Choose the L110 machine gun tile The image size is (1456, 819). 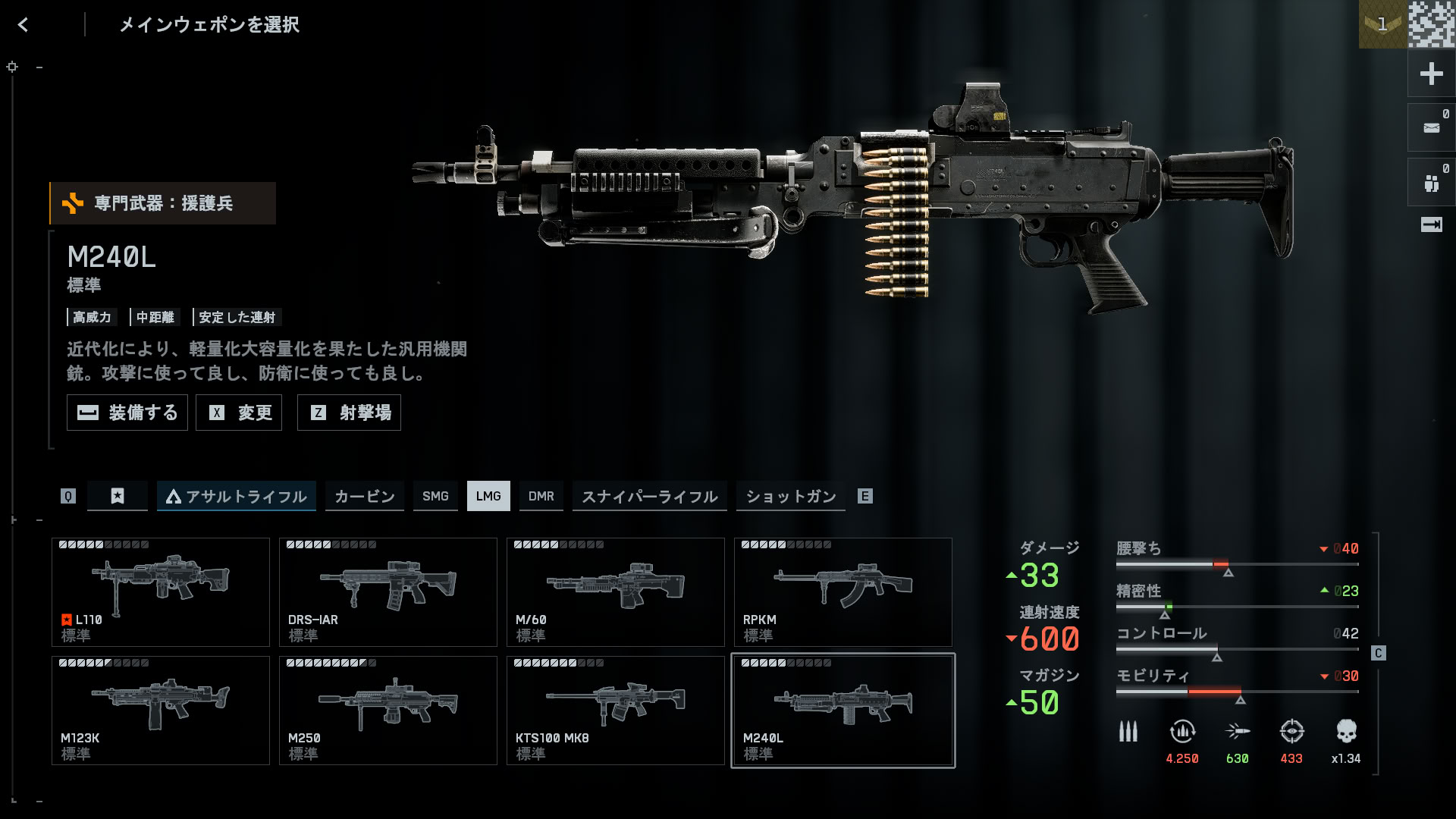click(x=161, y=592)
